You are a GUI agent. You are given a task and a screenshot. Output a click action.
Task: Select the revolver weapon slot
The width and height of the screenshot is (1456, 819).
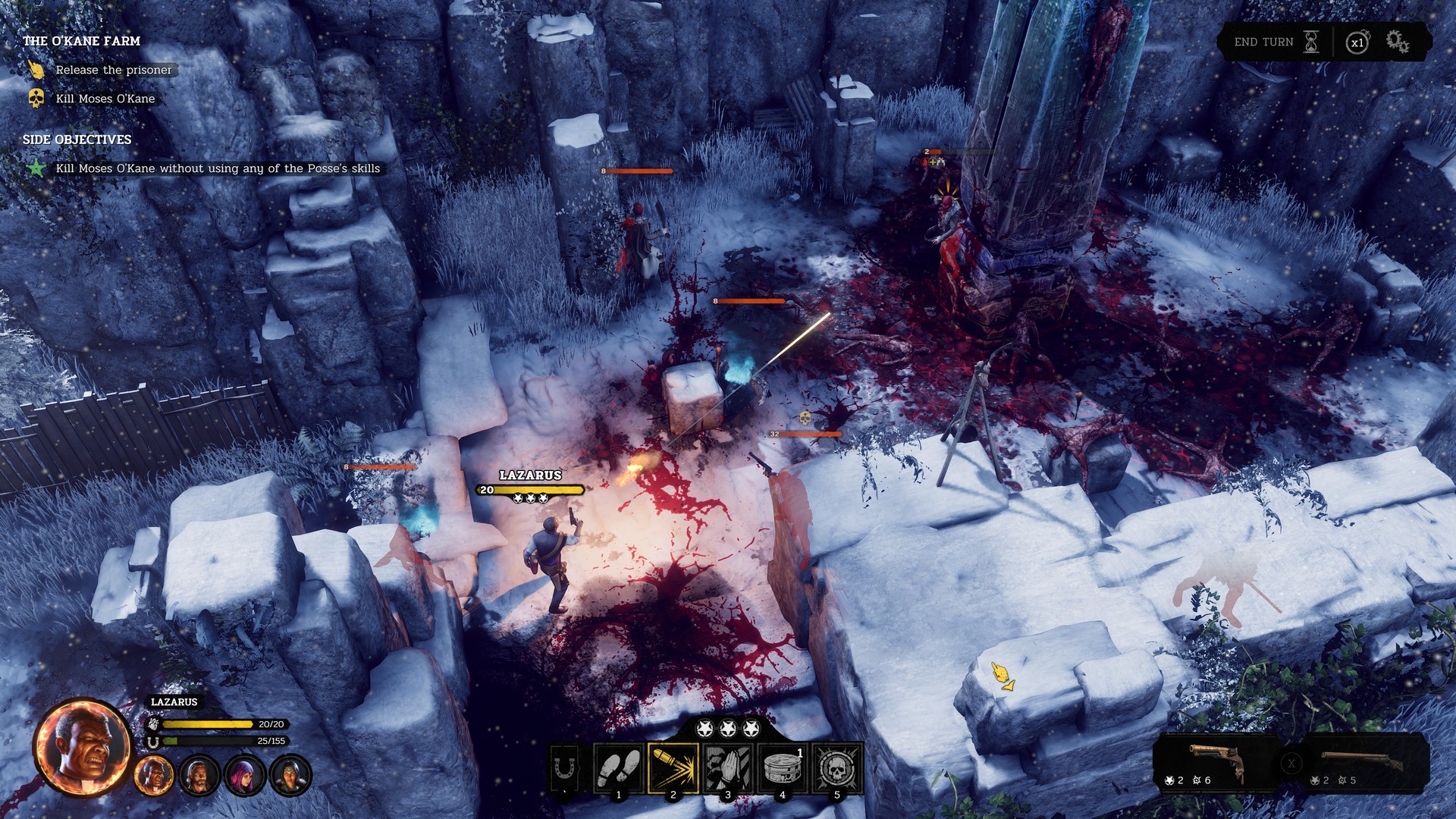[1215, 763]
